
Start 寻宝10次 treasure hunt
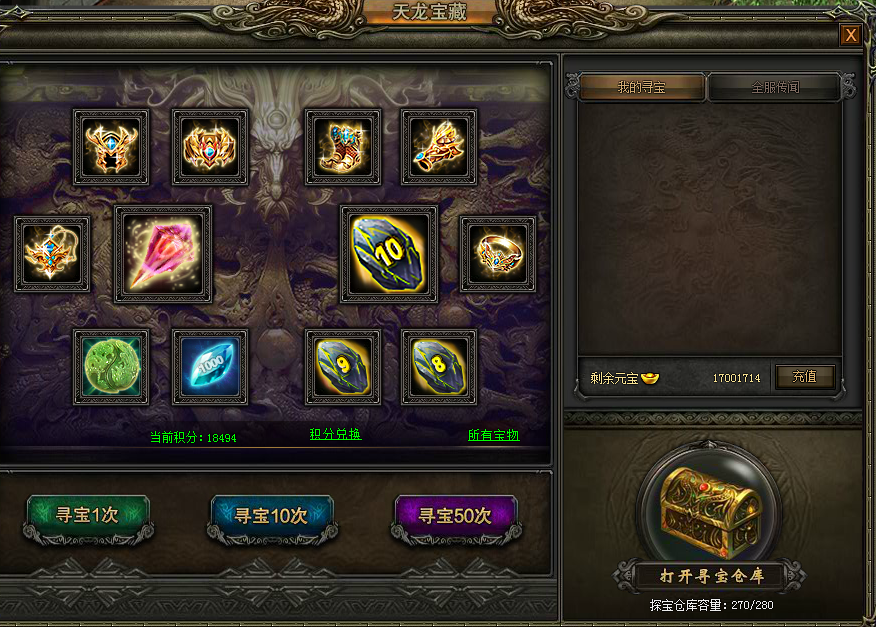pyautogui.click(x=271, y=516)
